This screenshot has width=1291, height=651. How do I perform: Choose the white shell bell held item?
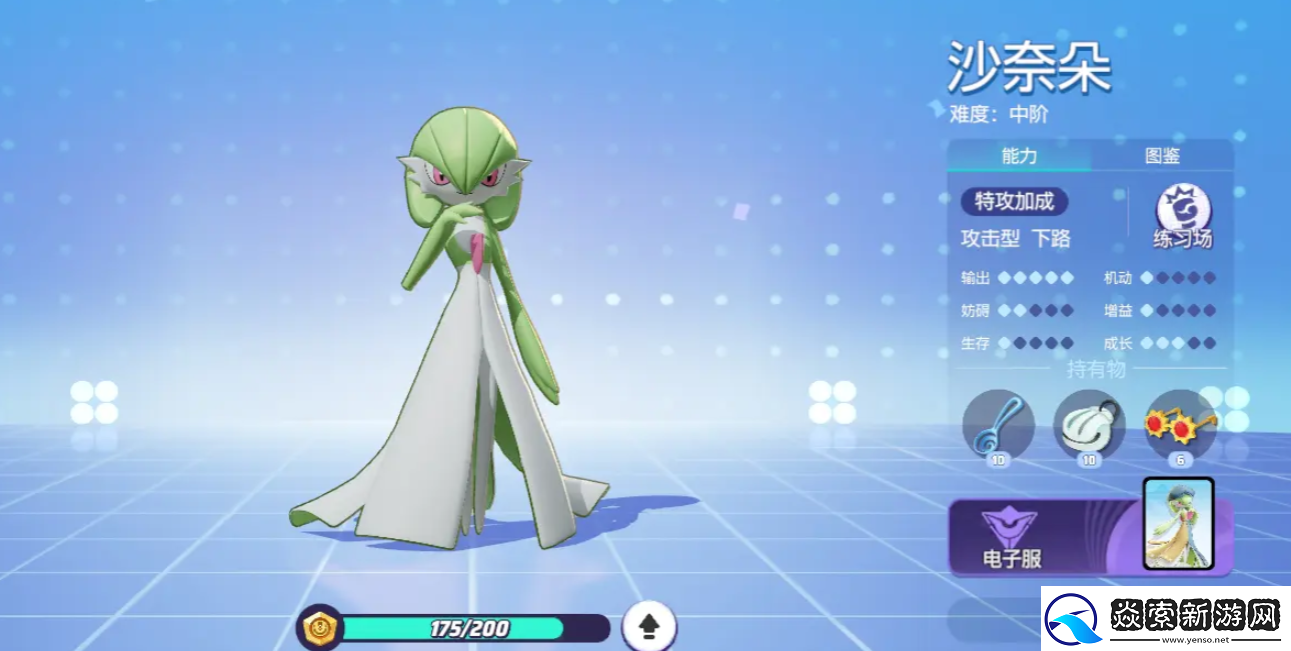click(1089, 425)
